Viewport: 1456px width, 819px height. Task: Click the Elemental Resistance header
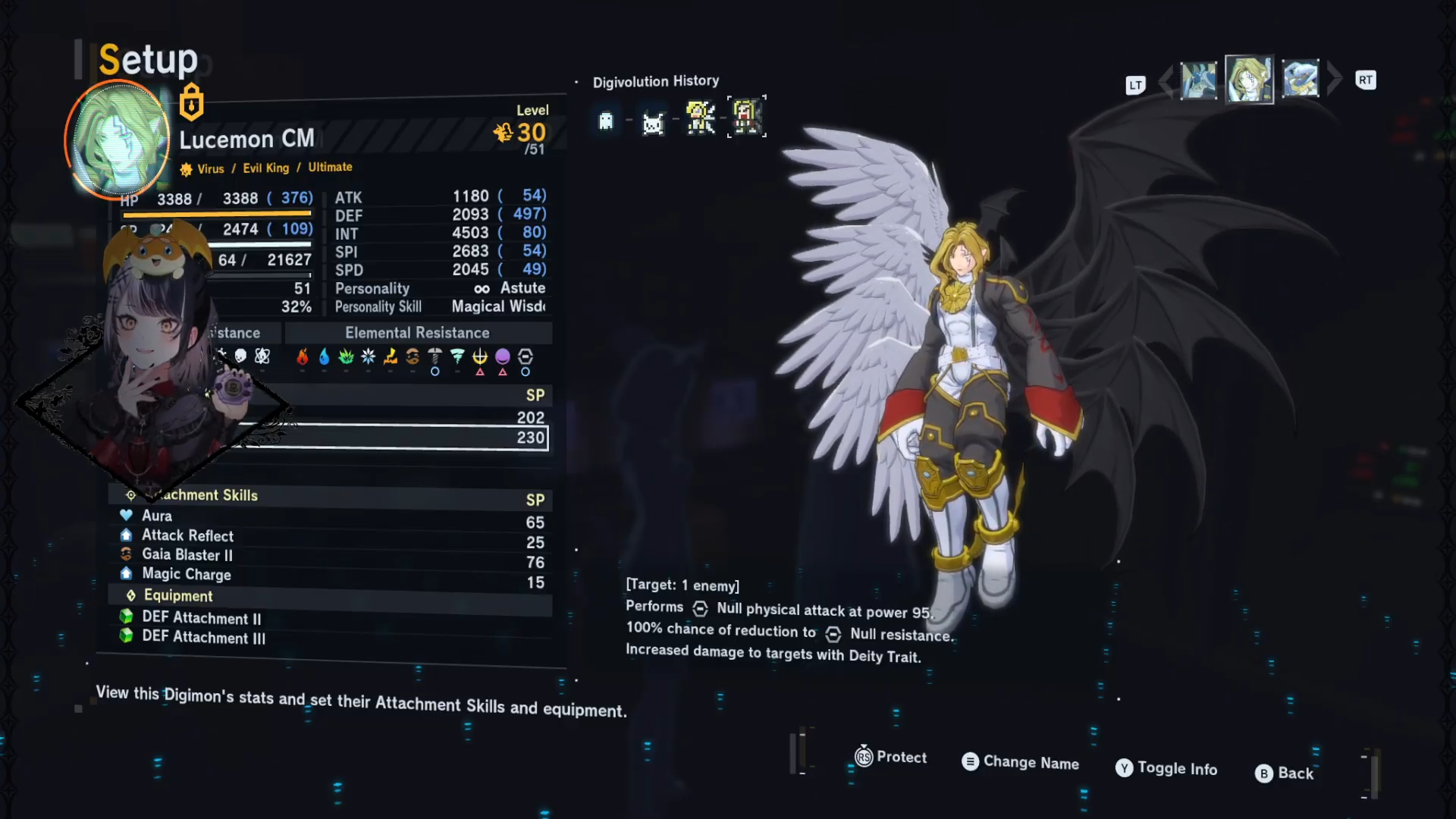417,333
